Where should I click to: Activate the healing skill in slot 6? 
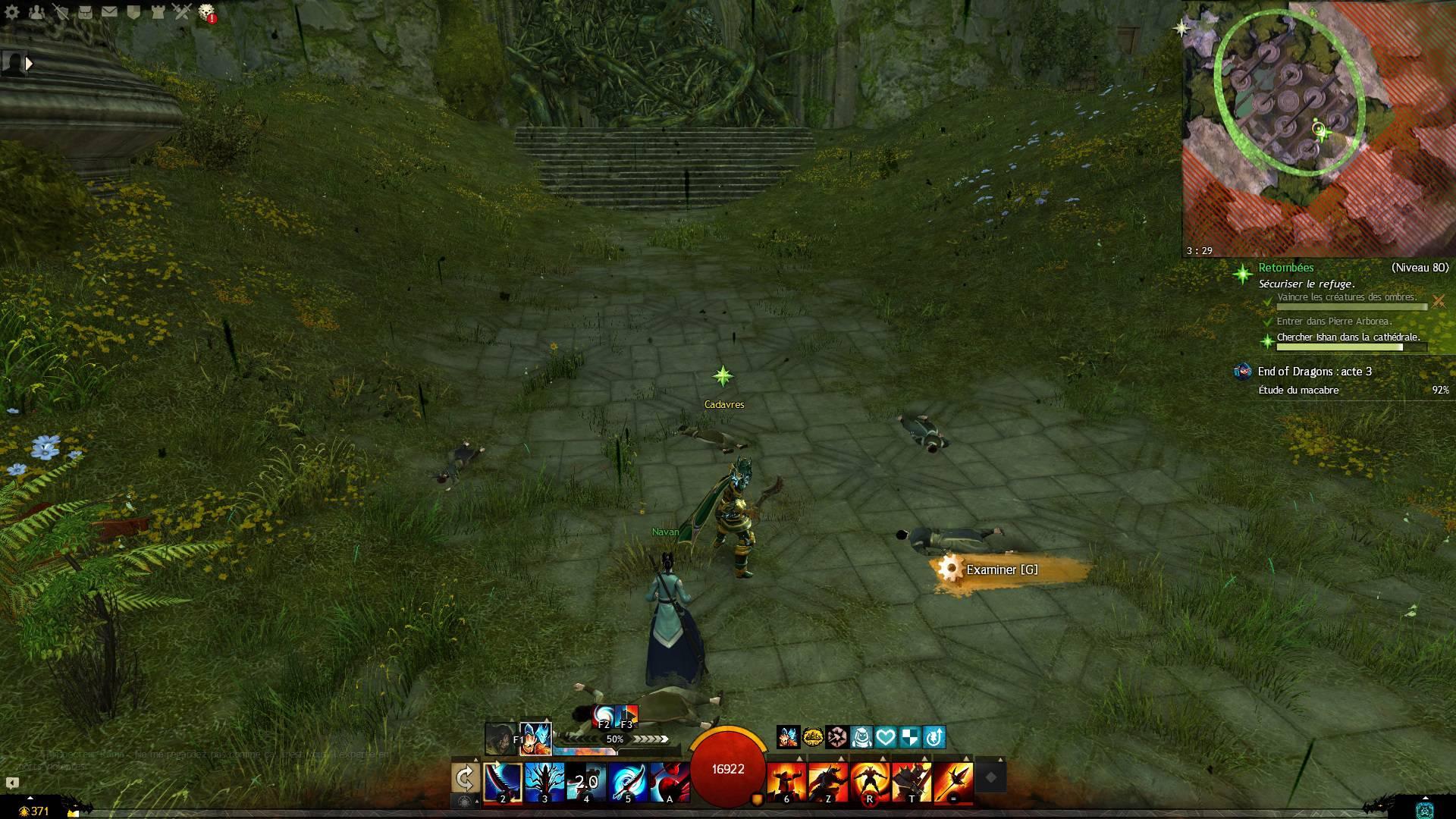[x=786, y=781]
